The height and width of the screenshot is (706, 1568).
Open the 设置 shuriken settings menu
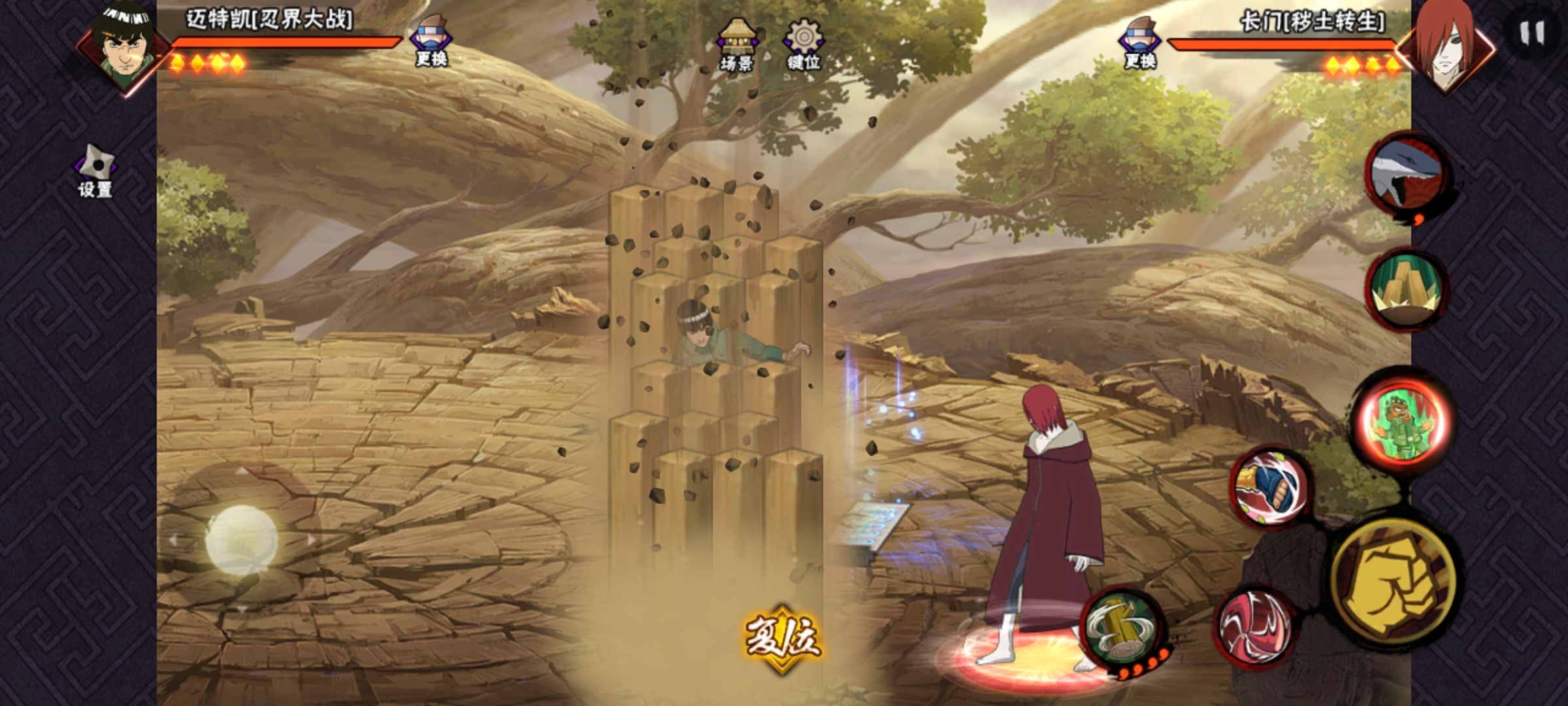coord(95,171)
